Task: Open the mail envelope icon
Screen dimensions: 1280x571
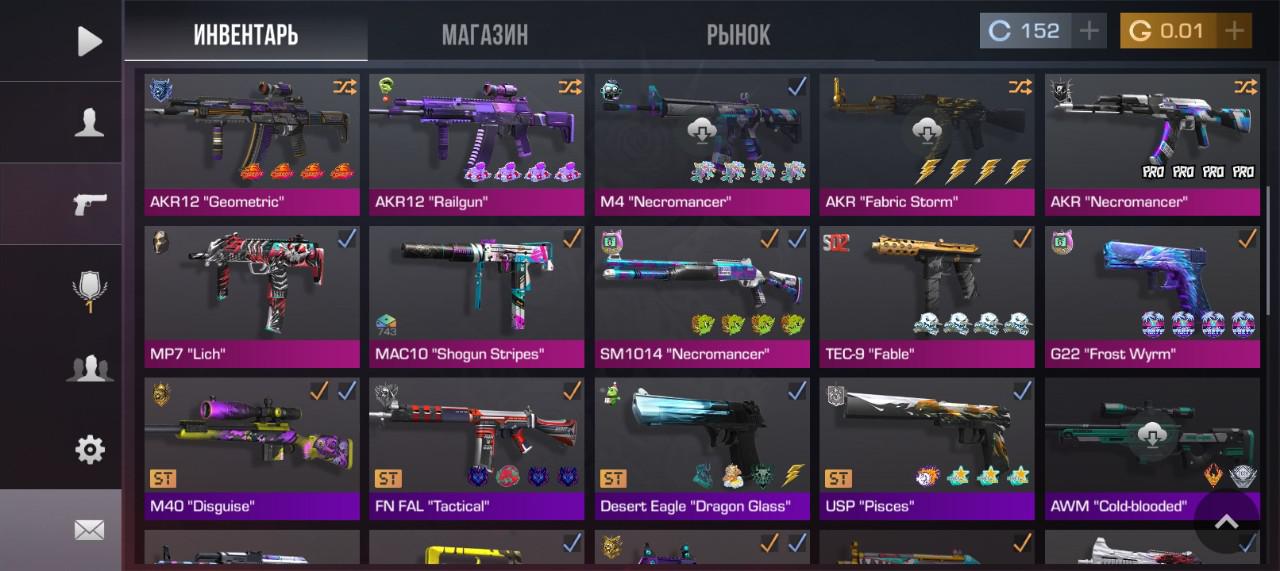Action: point(89,530)
